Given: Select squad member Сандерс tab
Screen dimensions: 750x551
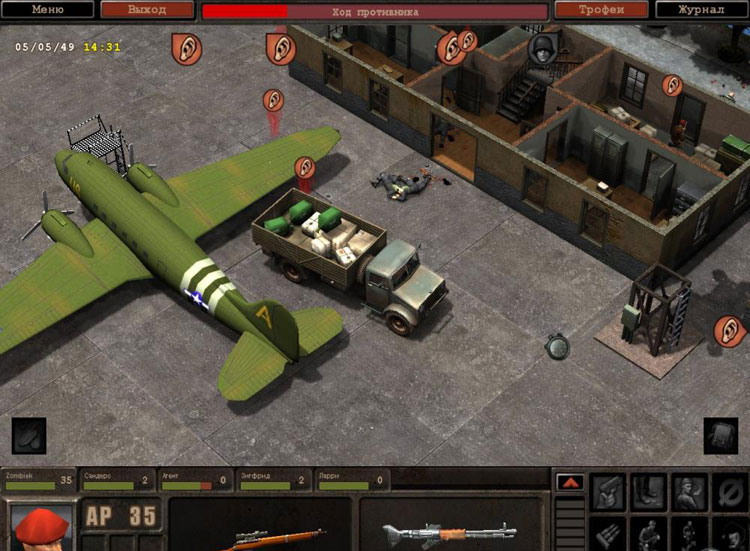Looking at the screenshot, I should pos(117,480).
